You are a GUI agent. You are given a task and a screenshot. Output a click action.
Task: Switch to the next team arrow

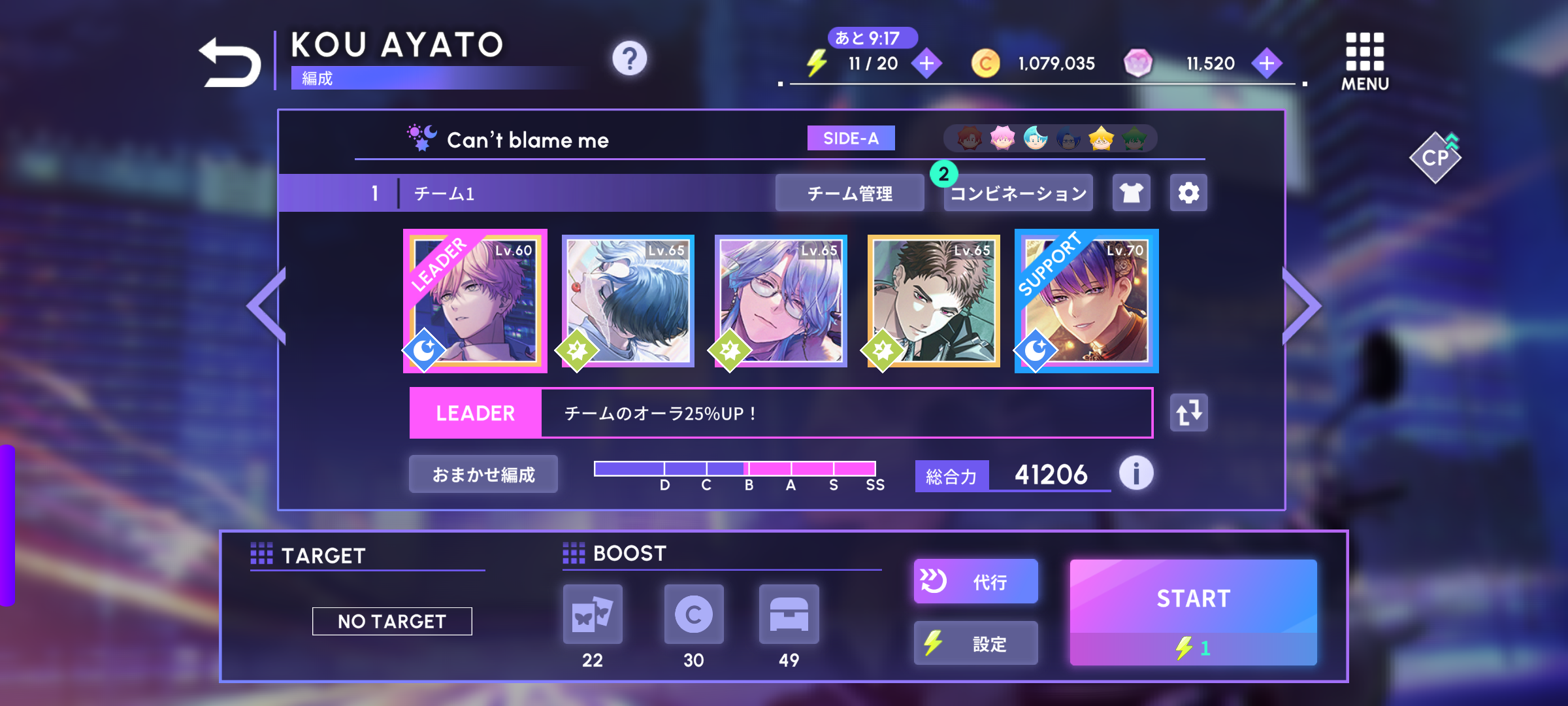[1301, 306]
